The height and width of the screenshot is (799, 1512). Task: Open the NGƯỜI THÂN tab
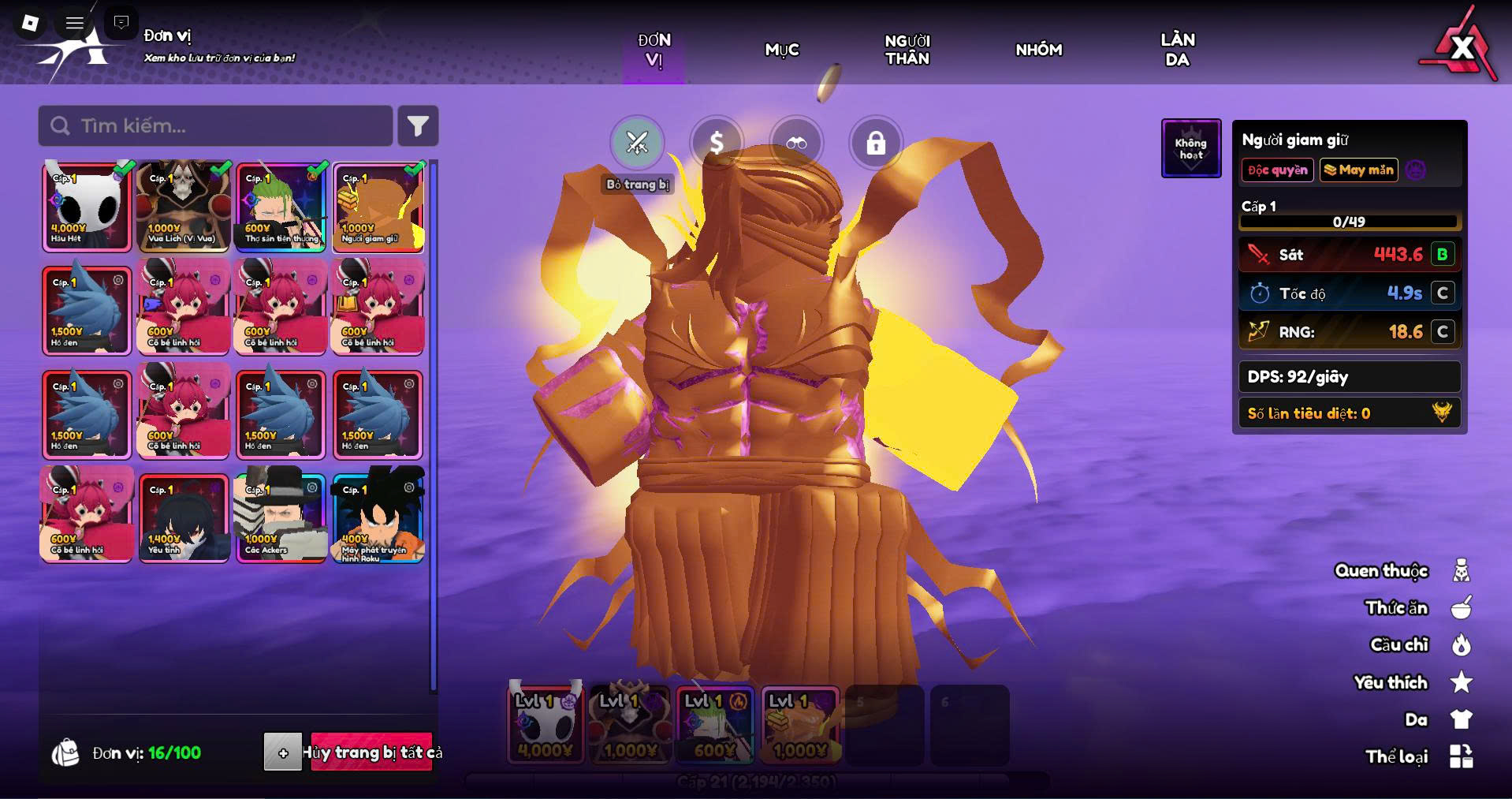907,50
